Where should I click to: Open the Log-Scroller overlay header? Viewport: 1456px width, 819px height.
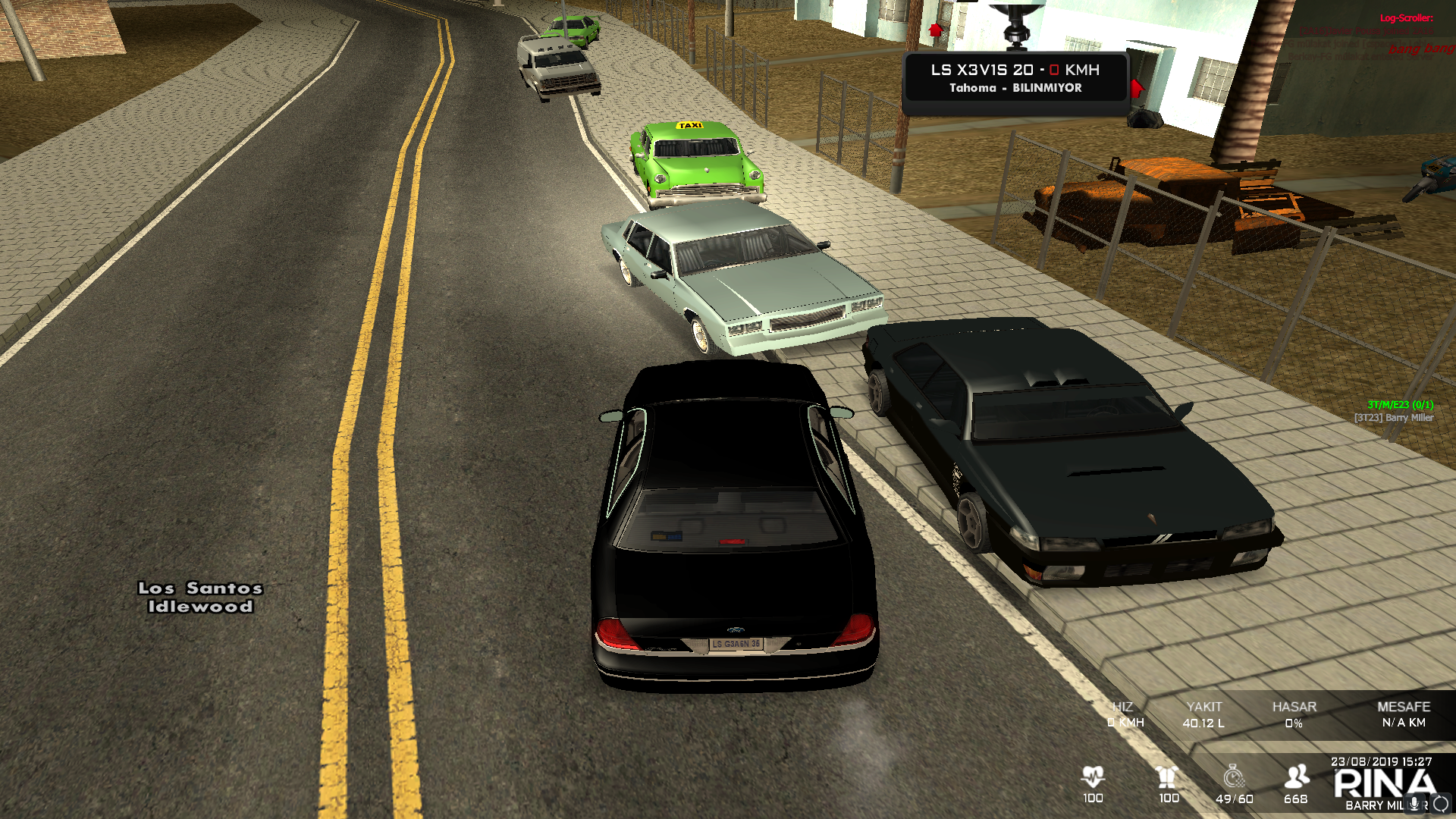point(1406,18)
